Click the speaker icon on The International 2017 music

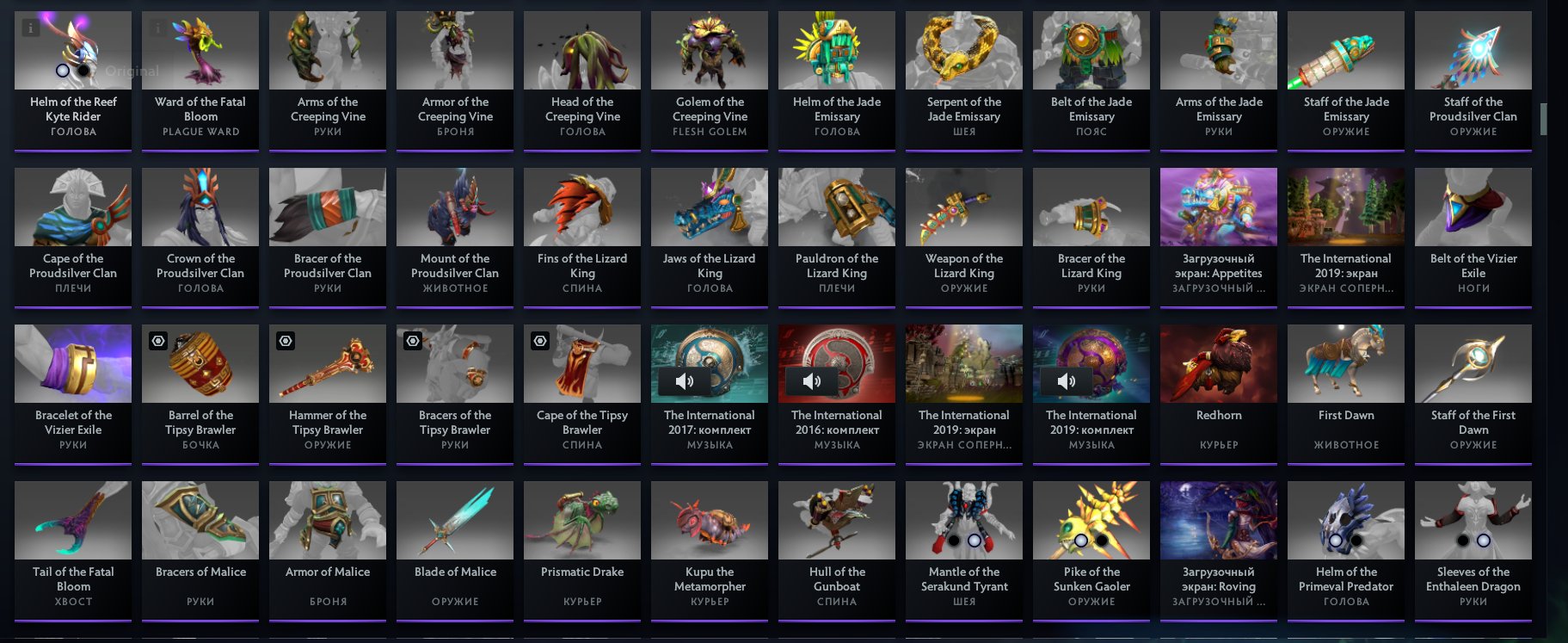pos(686,381)
